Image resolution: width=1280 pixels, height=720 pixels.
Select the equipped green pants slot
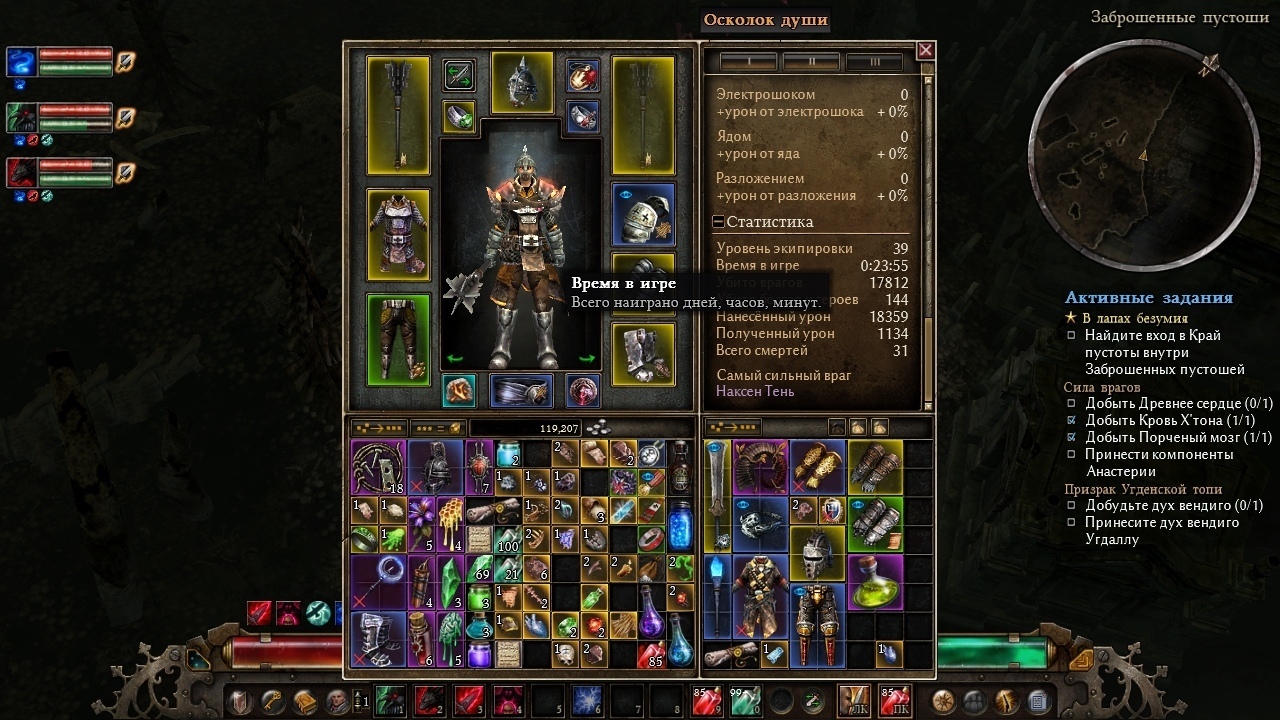398,338
